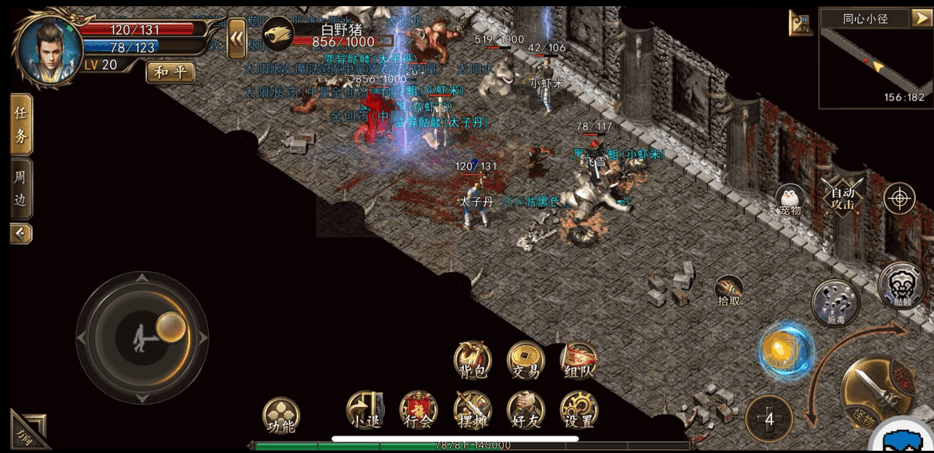This screenshot has width=934, height=453.
Task: Toggle the 自动攻击 auto-attack button
Action: 841,196
